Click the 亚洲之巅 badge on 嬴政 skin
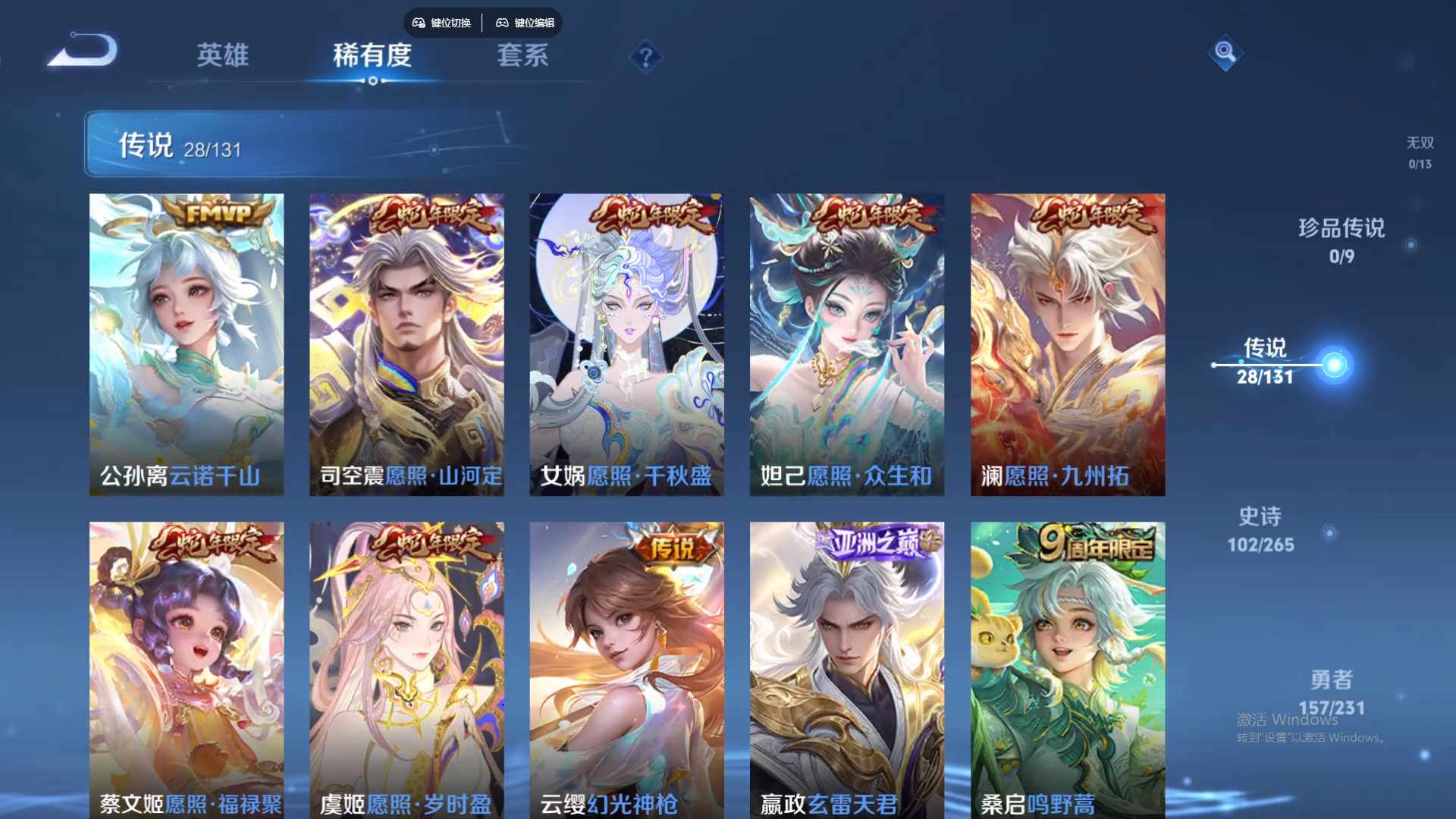This screenshot has width=1456, height=819. click(875, 541)
